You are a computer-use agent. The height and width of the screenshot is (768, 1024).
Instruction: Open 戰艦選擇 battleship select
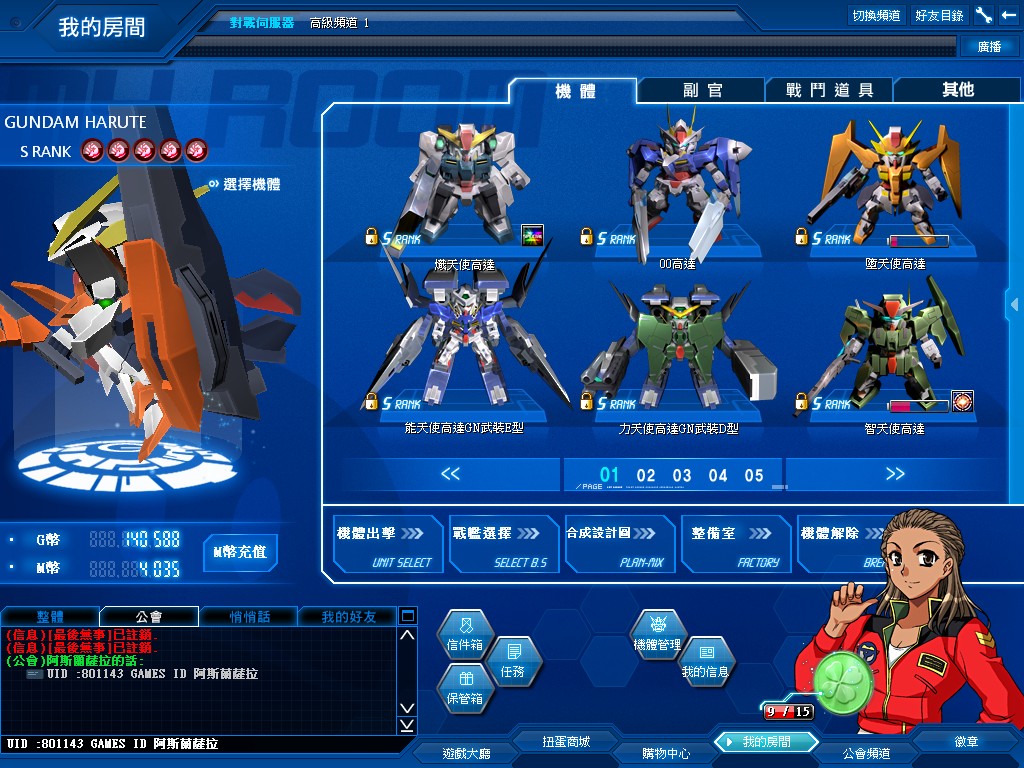pyautogui.click(x=503, y=544)
